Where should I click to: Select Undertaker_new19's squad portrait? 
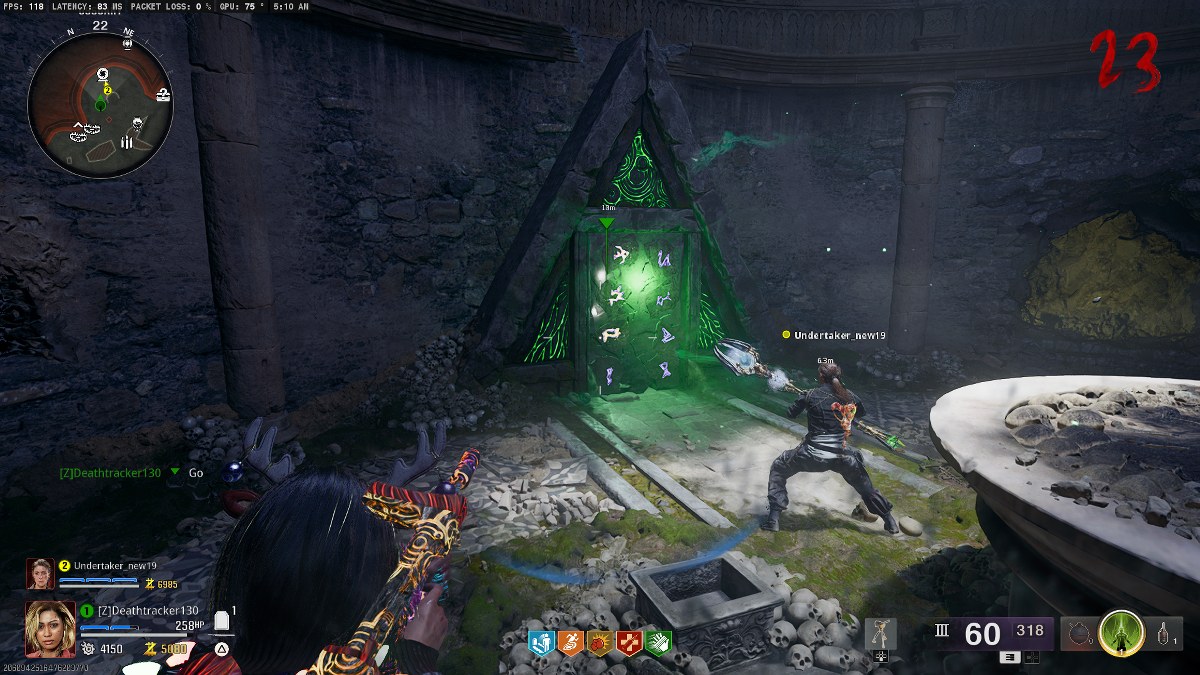click(40, 573)
